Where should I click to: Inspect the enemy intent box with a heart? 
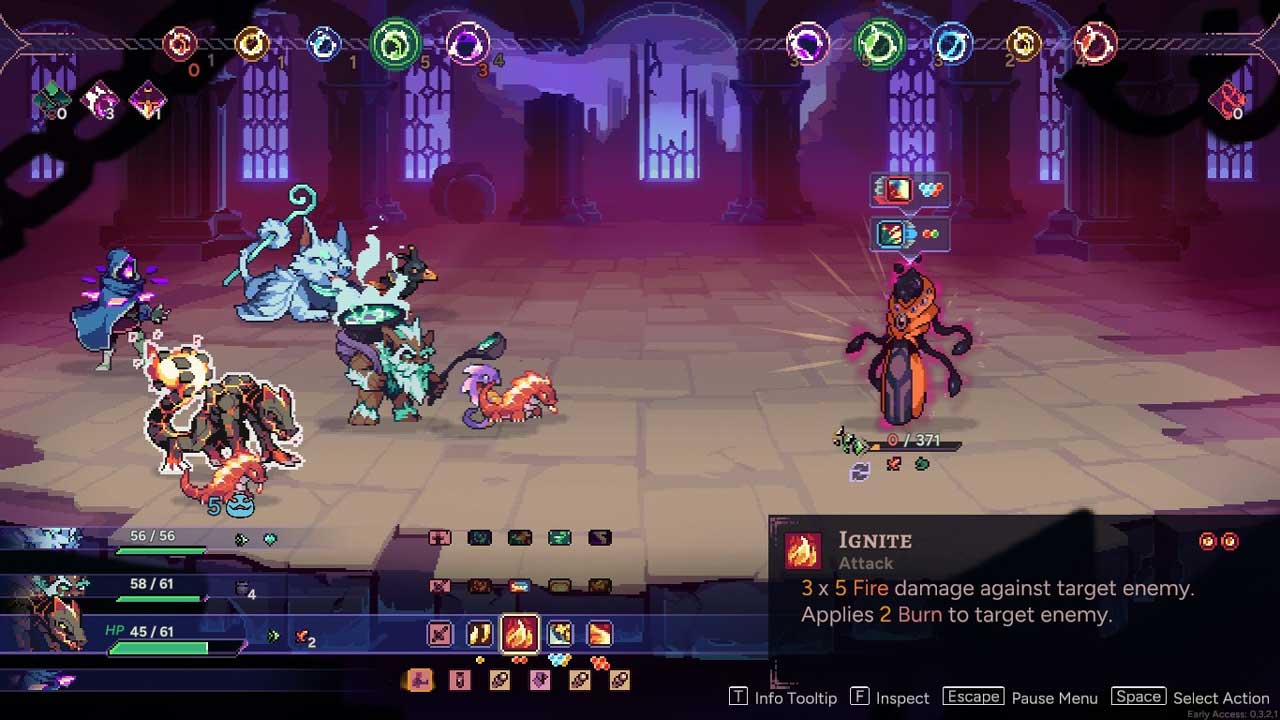tap(909, 190)
